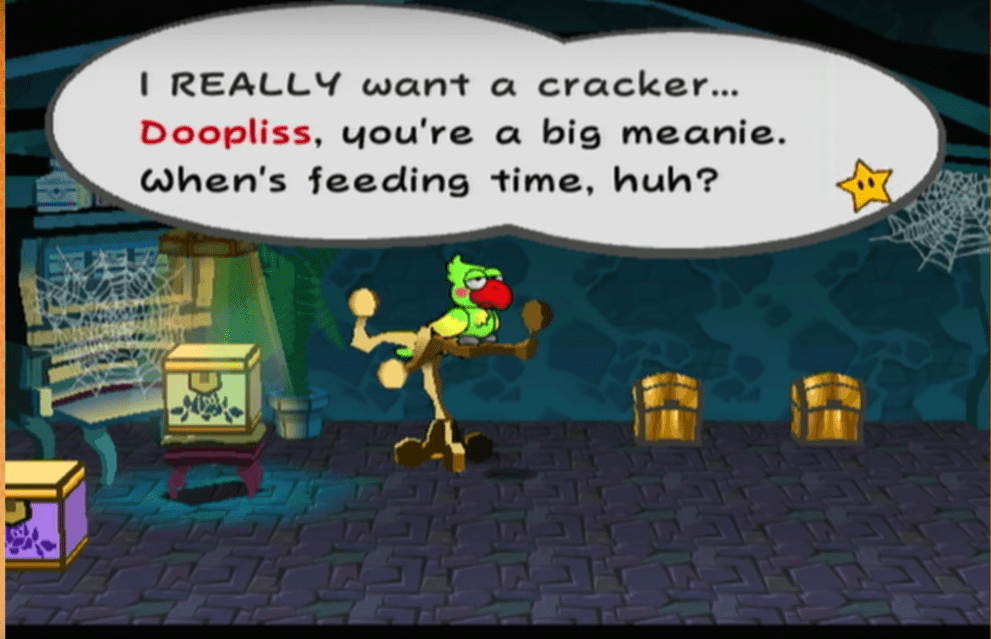Advance dialogue with the yellow star icon

[x=863, y=187]
